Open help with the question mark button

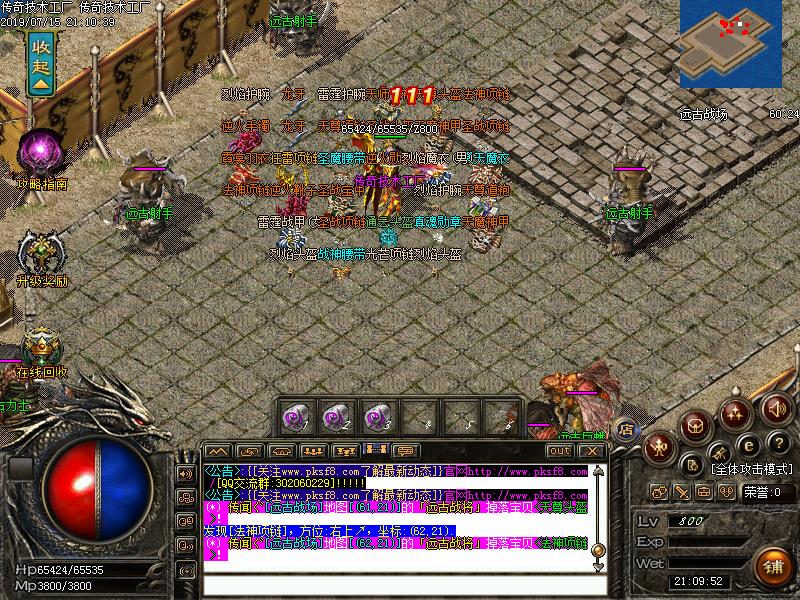pyautogui.click(x=777, y=443)
